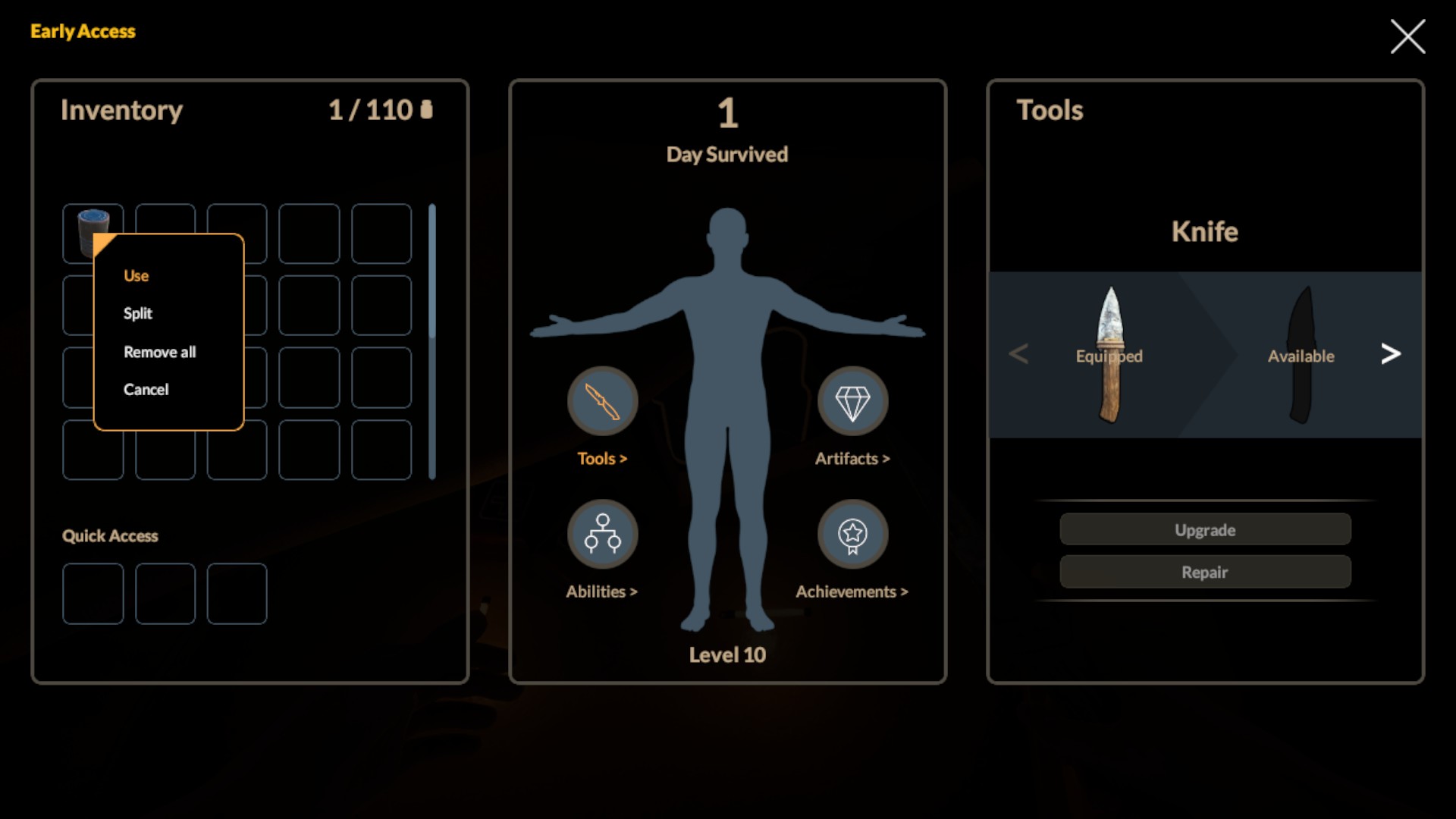Open the Abilities tree icon

pyautogui.click(x=602, y=534)
